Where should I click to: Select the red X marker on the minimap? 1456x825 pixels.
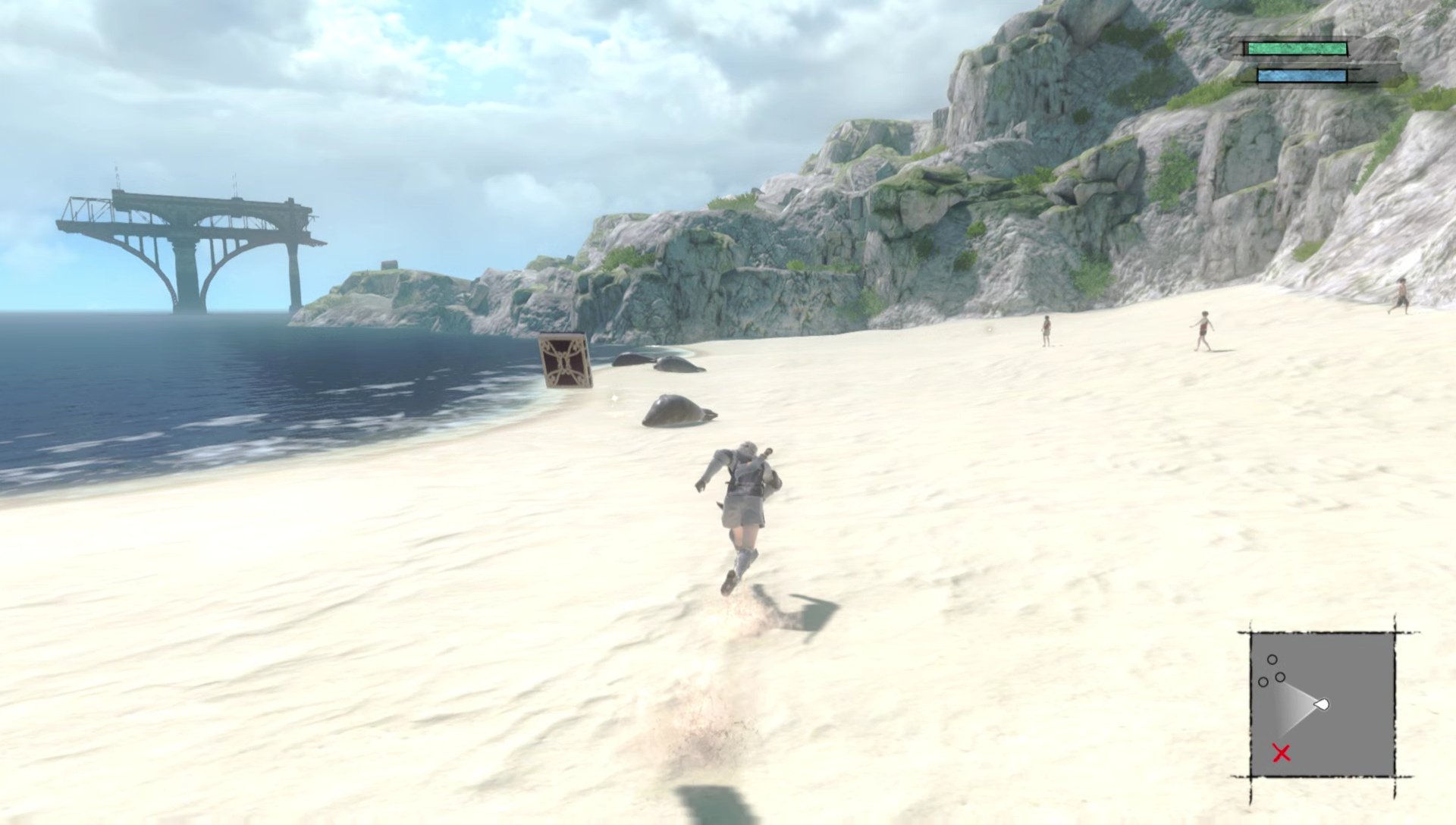1281,752
